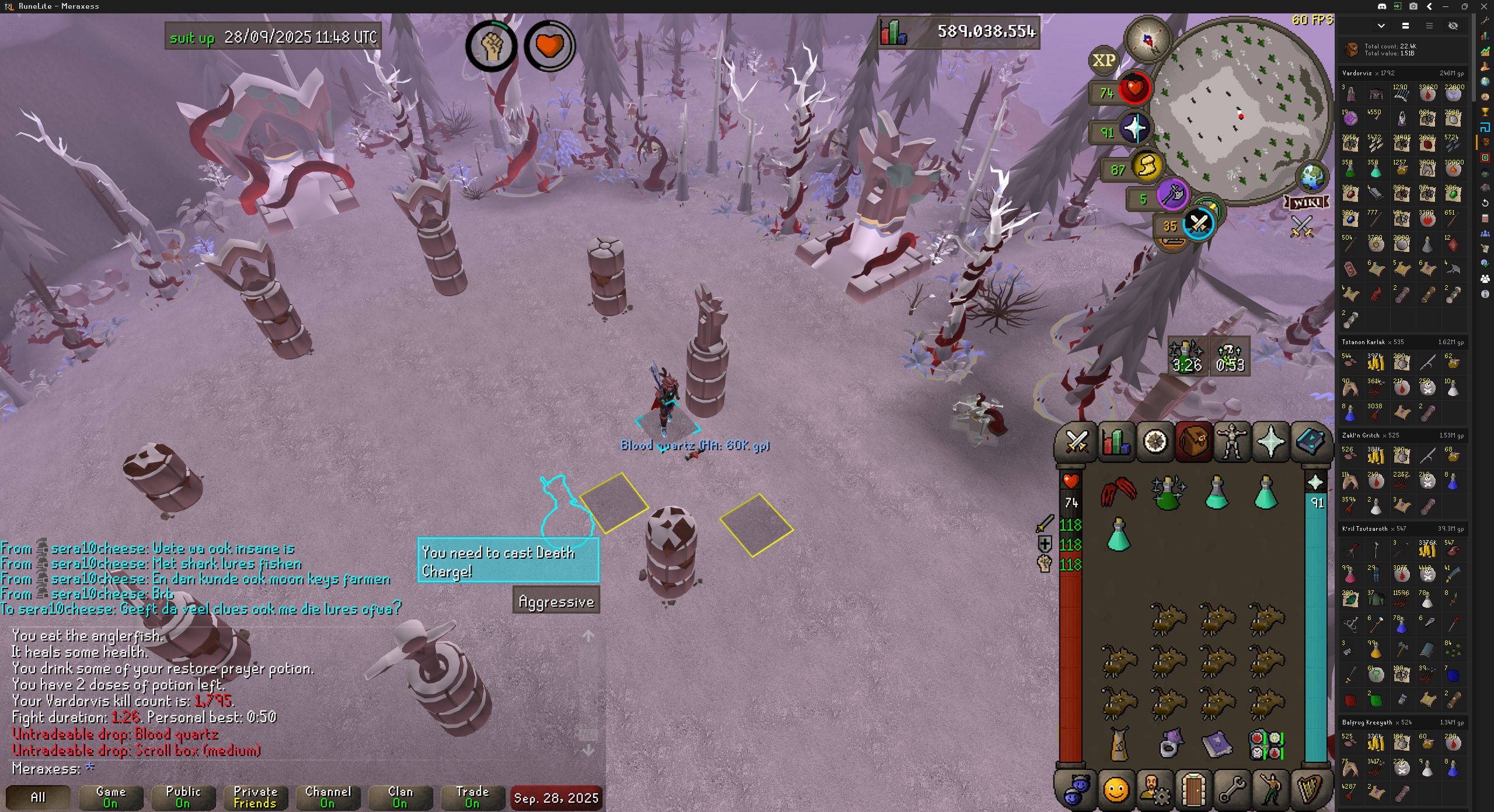Image resolution: width=1494 pixels, height=812 pixels.
Task: Switch chat to the Game filter
Action: 110,797
